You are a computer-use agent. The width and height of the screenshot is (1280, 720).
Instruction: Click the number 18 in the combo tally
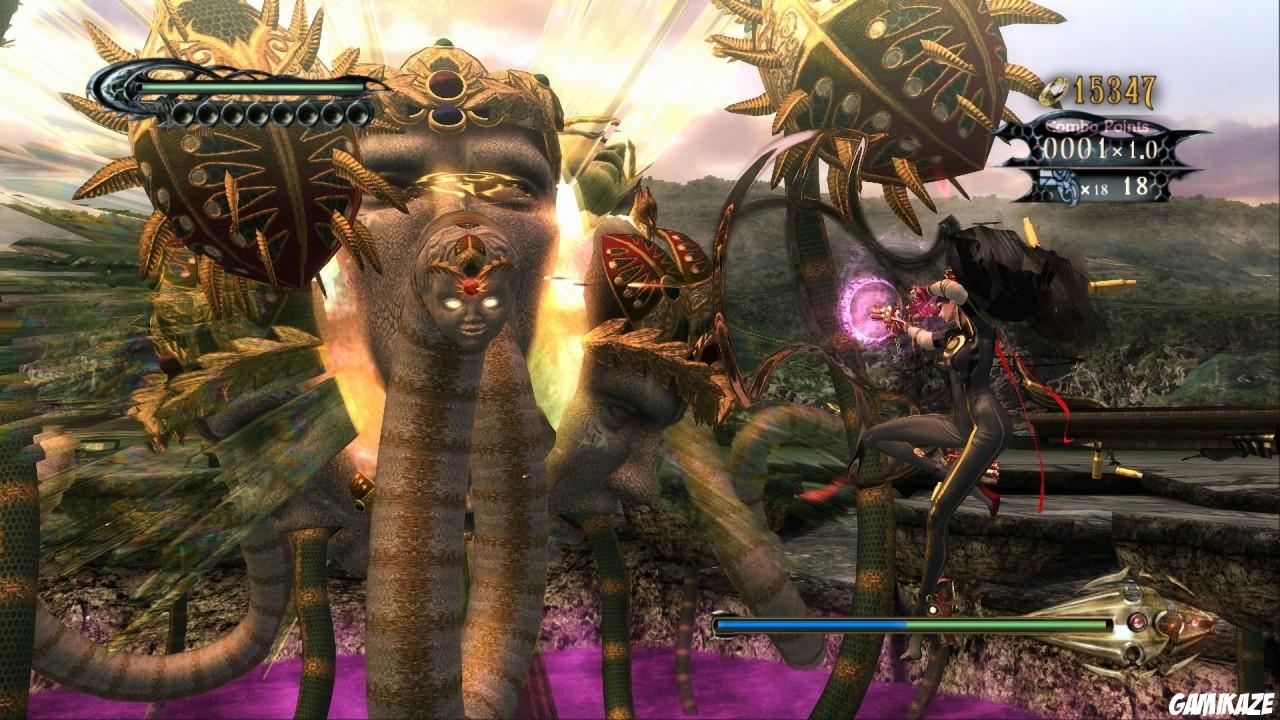pyautogui.click(x=1138, y=185)
